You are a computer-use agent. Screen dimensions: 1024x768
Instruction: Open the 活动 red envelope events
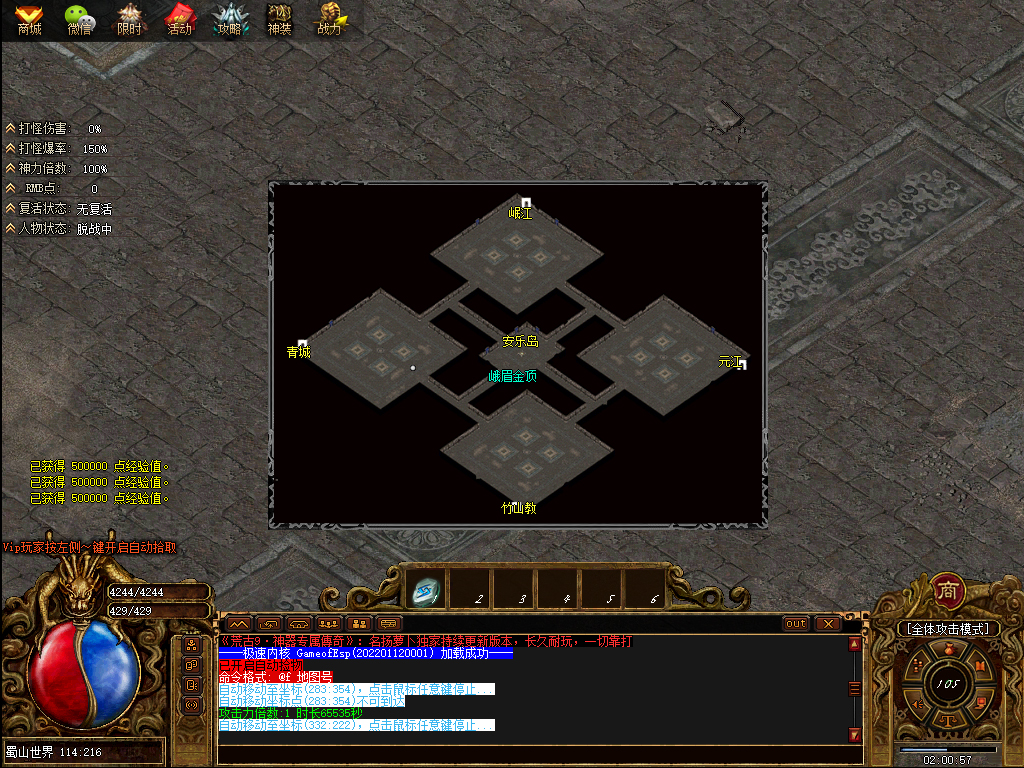coord(180,18)
